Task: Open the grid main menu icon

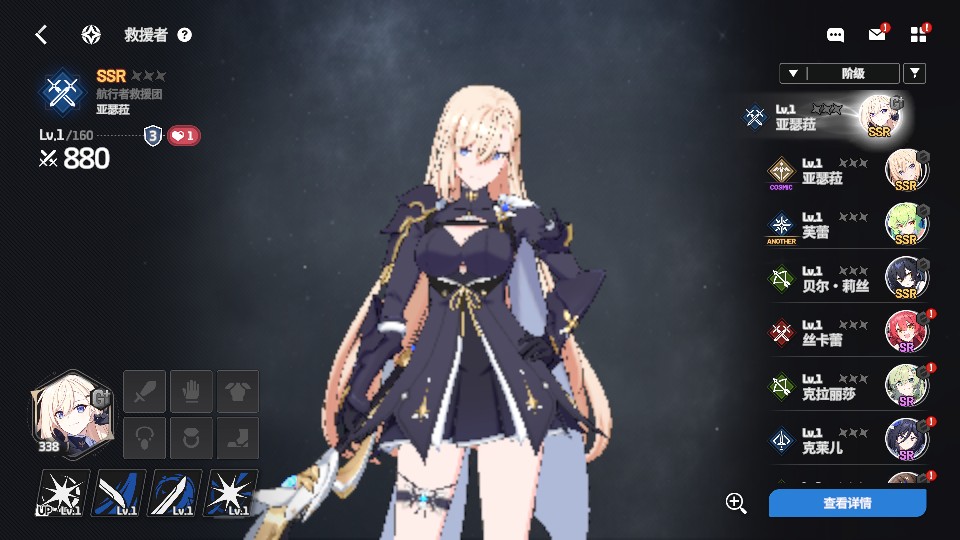Action: pos(919,35)
